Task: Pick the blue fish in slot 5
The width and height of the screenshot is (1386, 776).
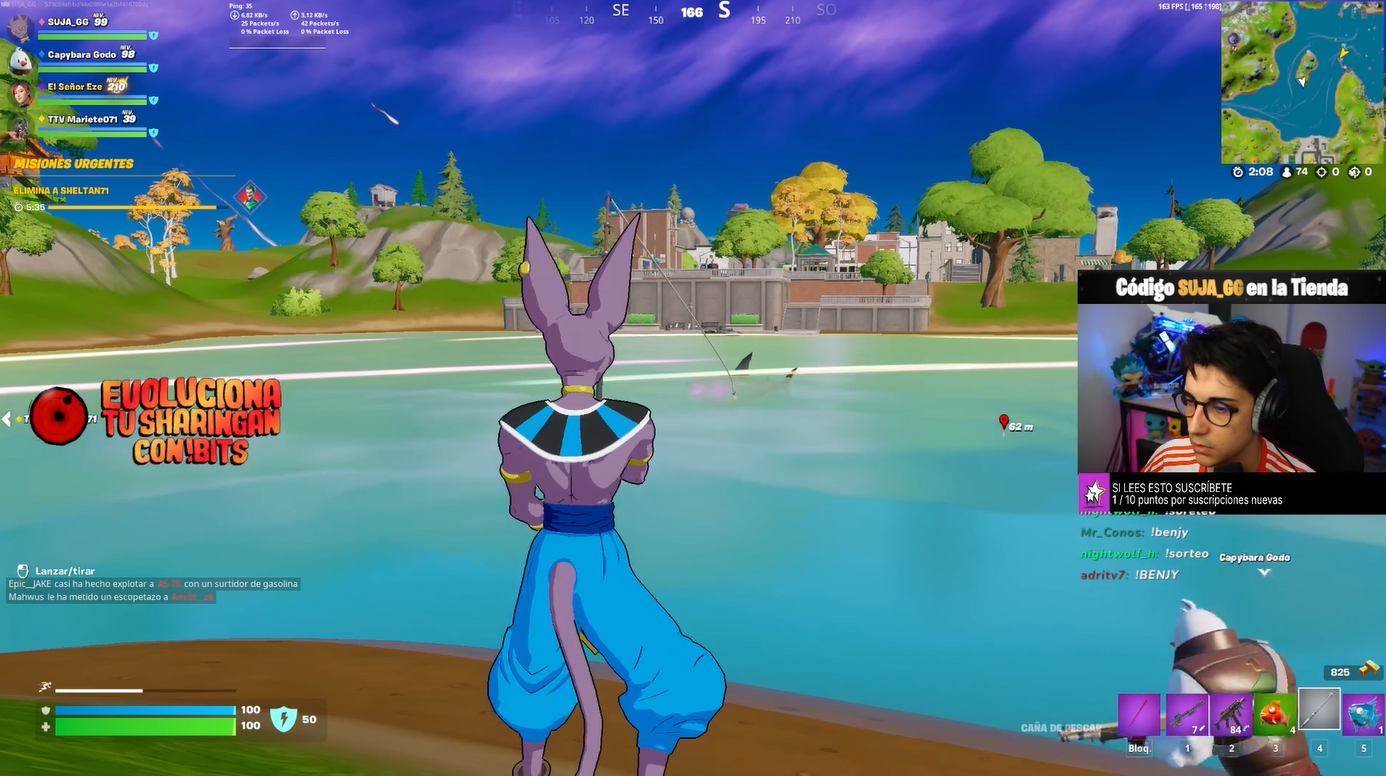Action: (x=1363, y=715)
